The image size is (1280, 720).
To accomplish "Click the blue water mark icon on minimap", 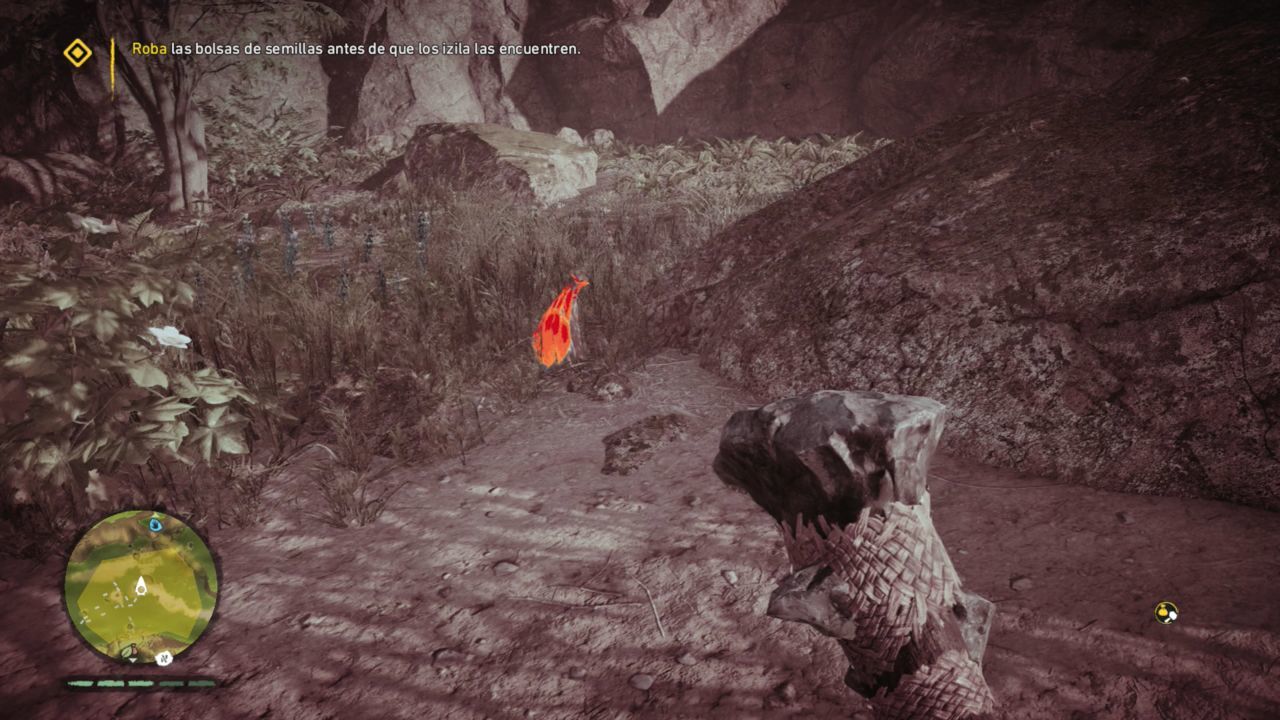I will tap(155, 525).
